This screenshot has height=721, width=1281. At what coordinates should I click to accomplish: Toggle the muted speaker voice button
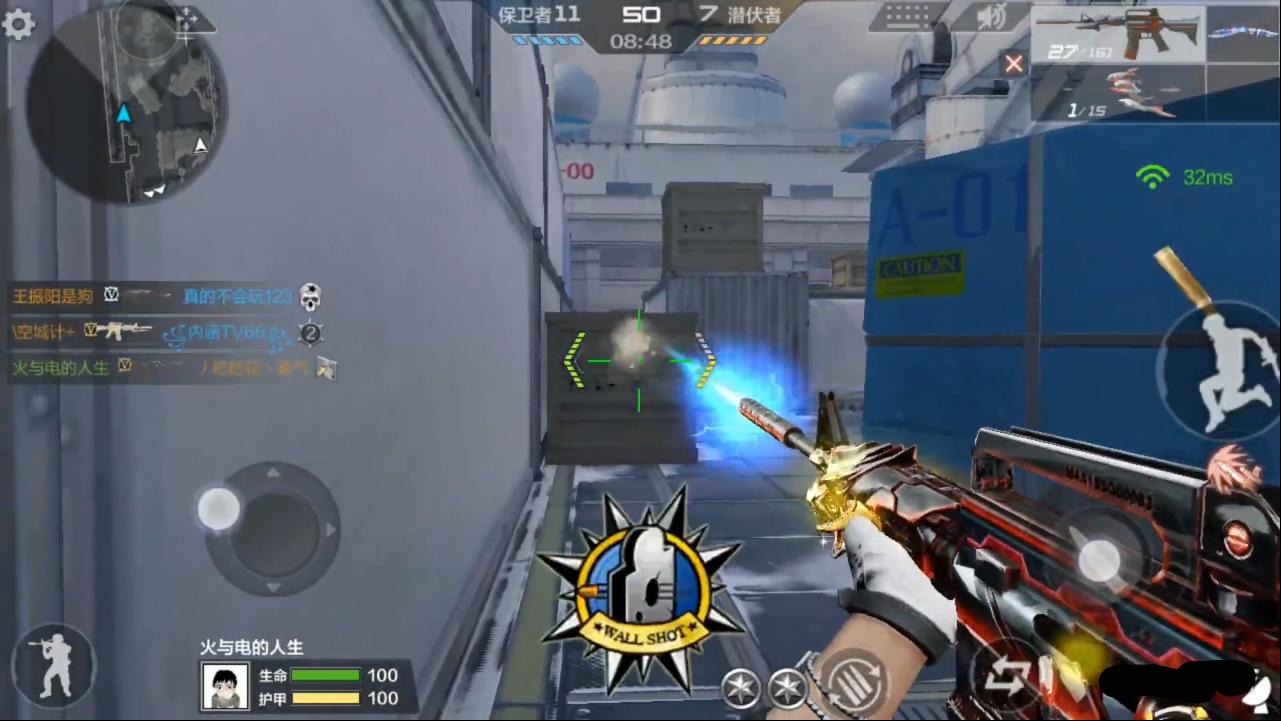pos(990,18)
